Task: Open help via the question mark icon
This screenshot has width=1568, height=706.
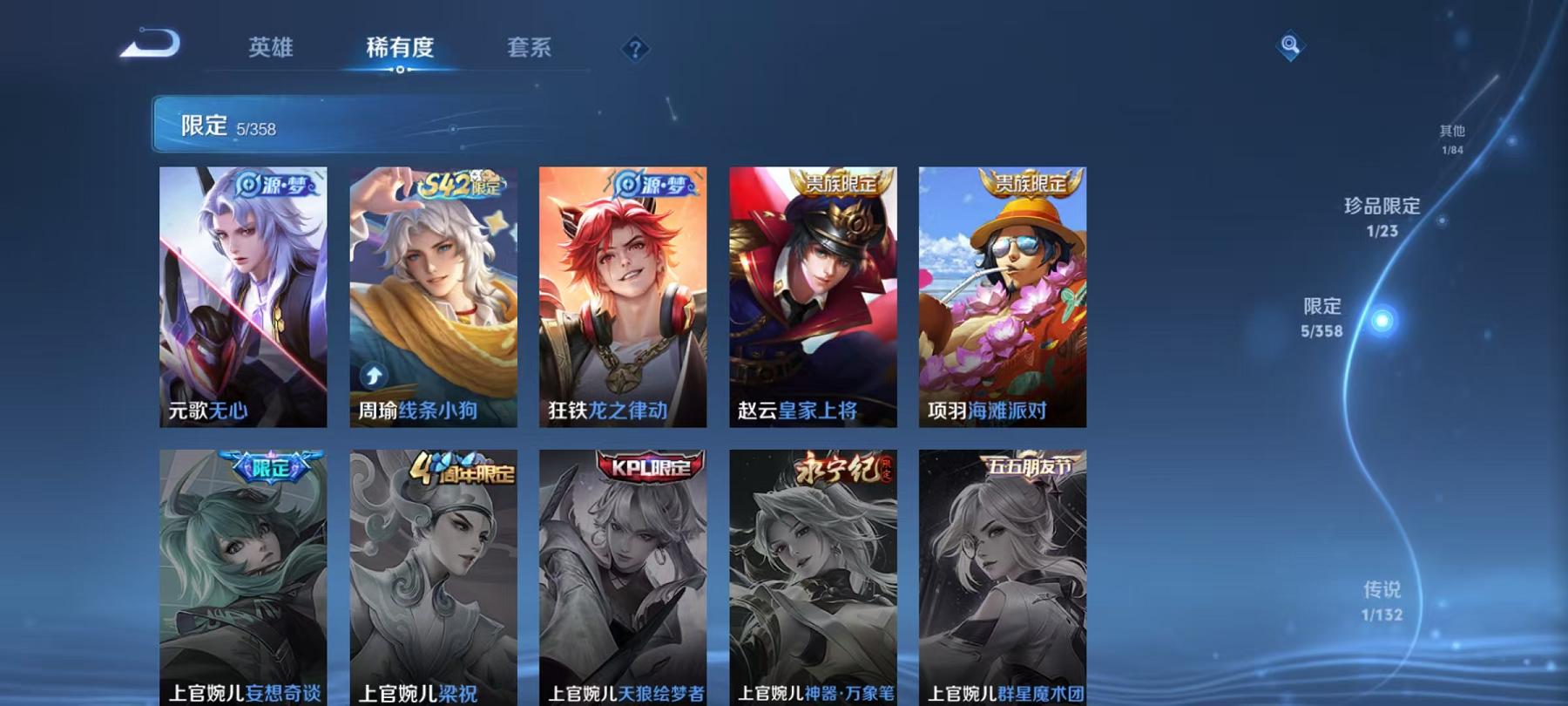Action: coord(637,48)
